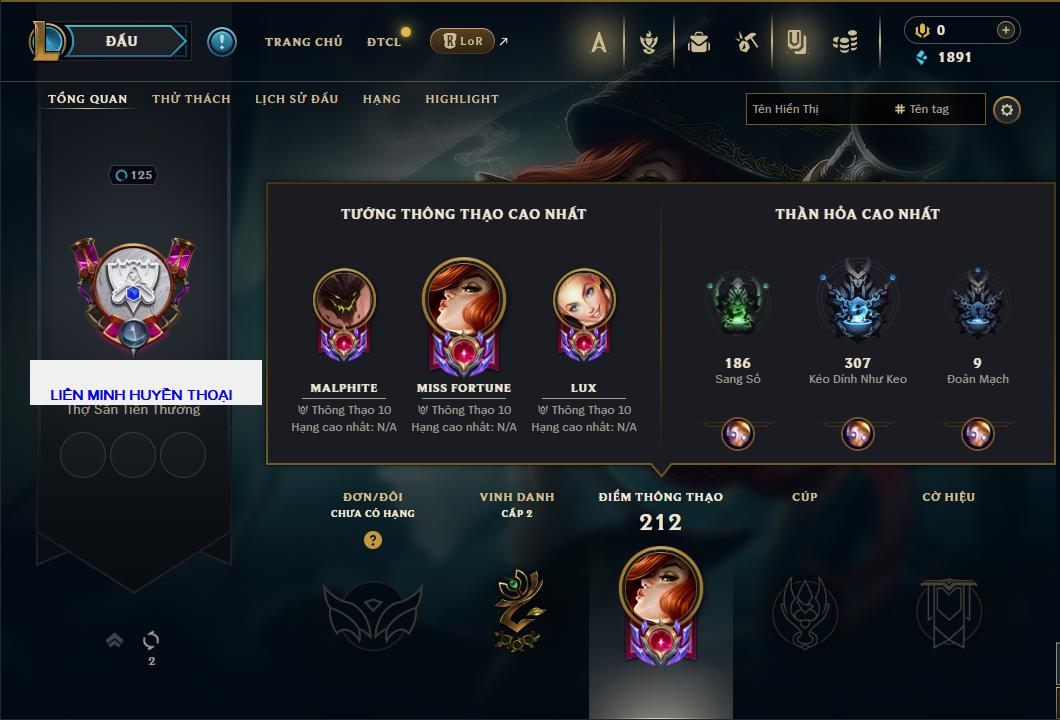Click the CÚP trophy emblem
The image size is (1060, 720).
tap(804, 612)
